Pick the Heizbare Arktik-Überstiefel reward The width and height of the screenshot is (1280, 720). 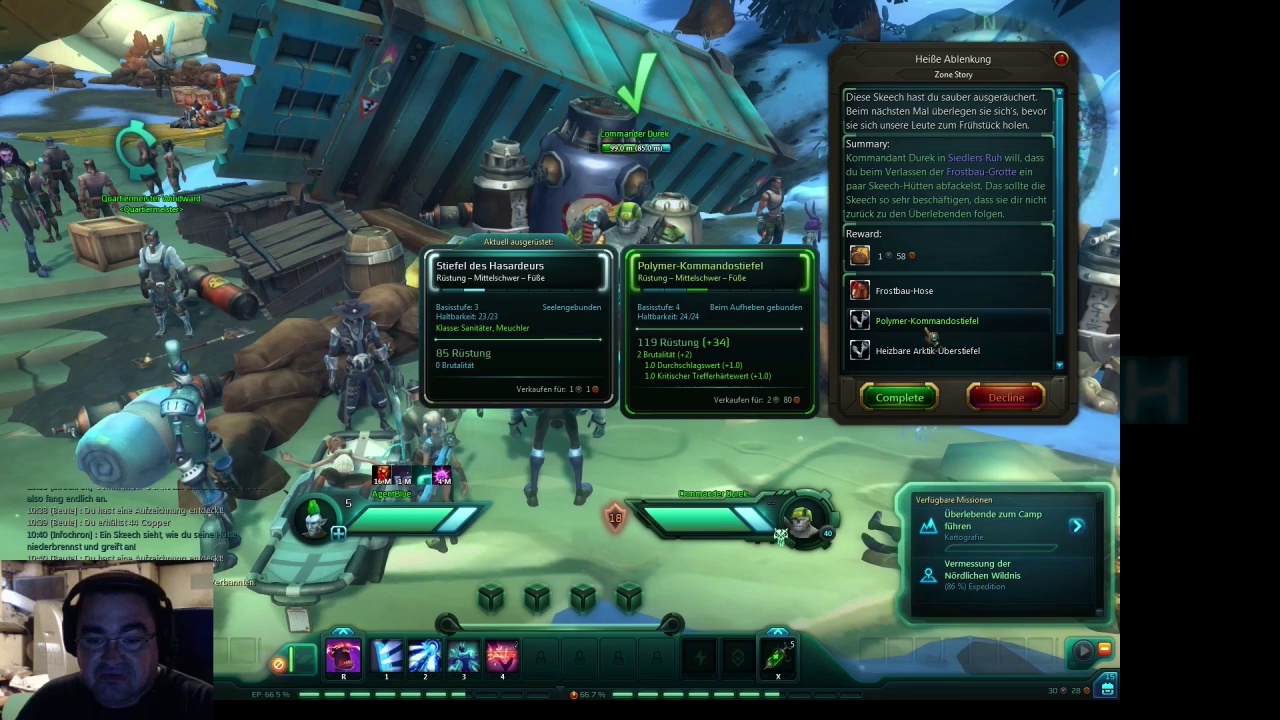[x=927, y=351]
